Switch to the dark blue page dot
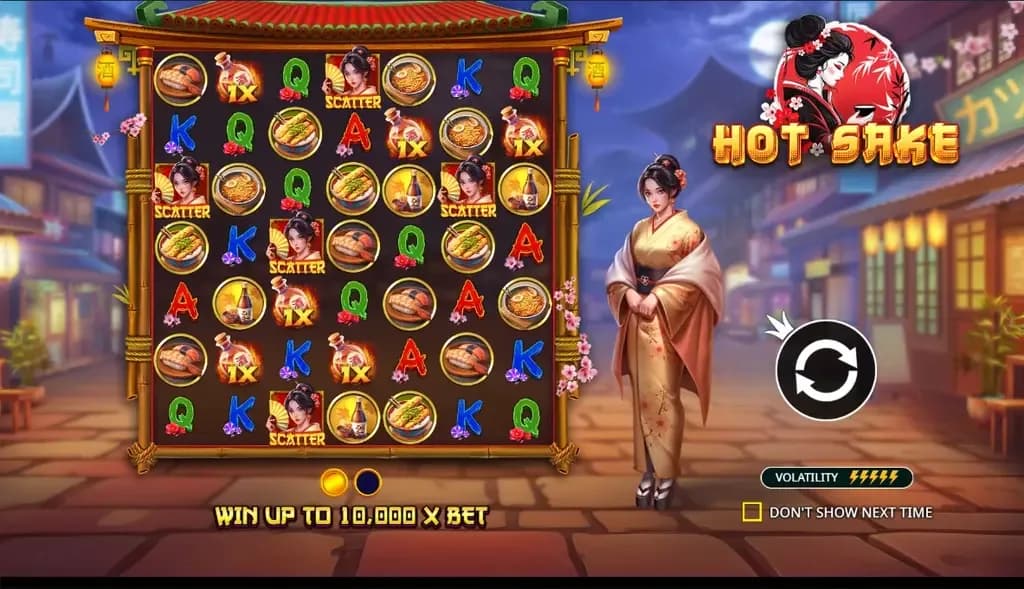Screen dimensions: 1024x589 (368, 482)
